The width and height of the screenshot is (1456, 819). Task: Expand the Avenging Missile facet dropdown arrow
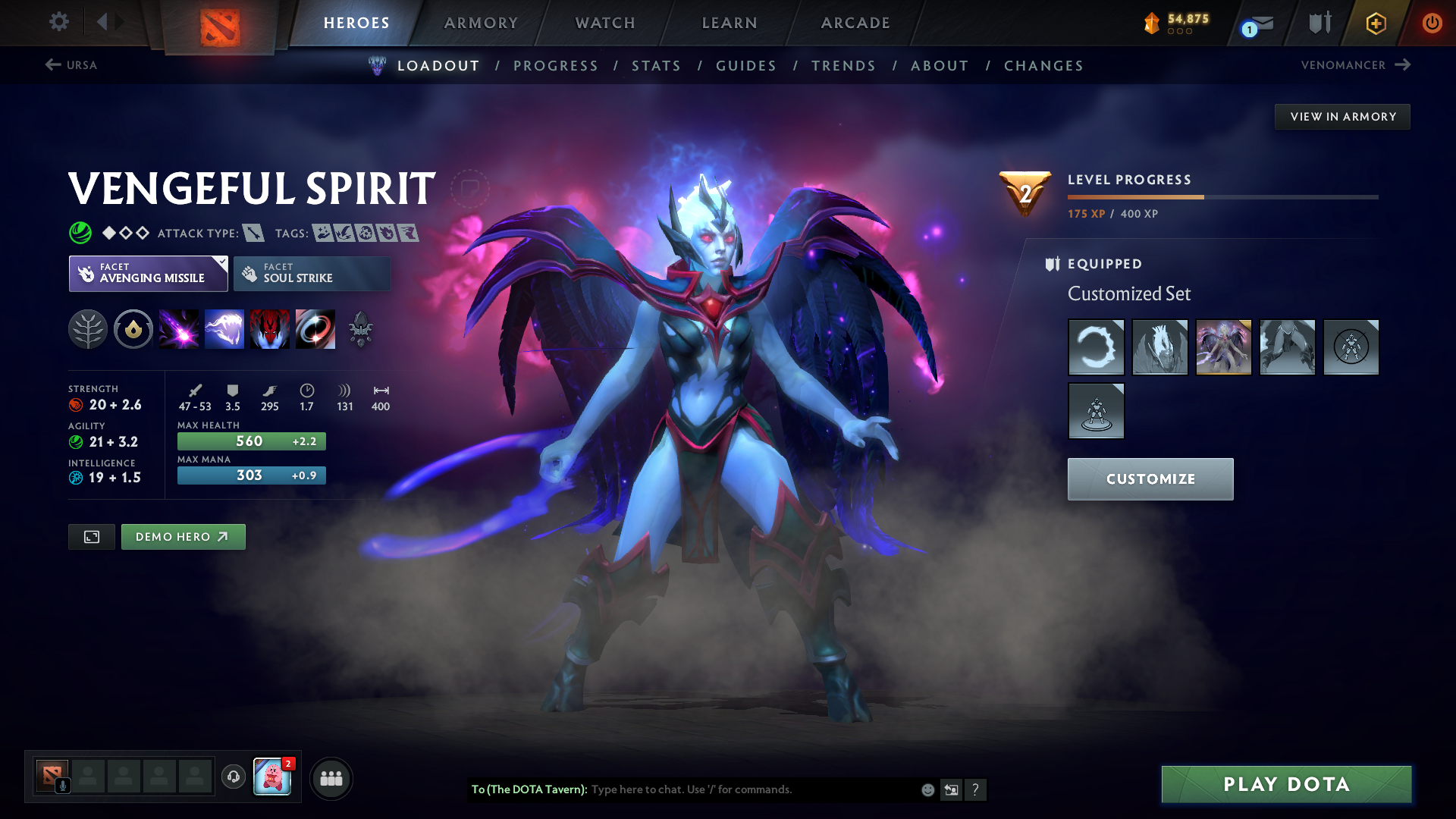click(221, 263)
